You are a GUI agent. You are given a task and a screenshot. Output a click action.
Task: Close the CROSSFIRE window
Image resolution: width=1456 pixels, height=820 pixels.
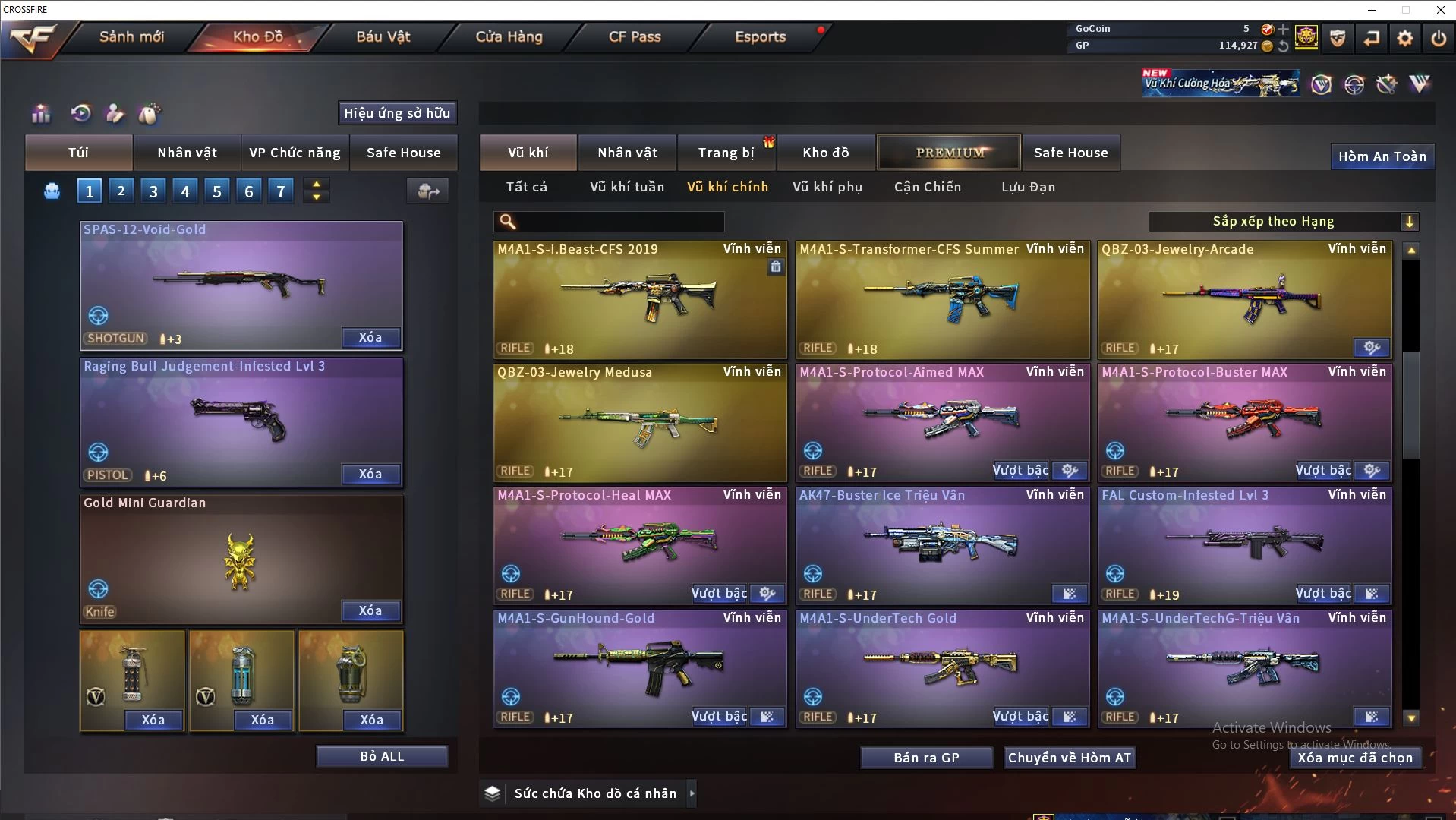(x=1440, y=10)
